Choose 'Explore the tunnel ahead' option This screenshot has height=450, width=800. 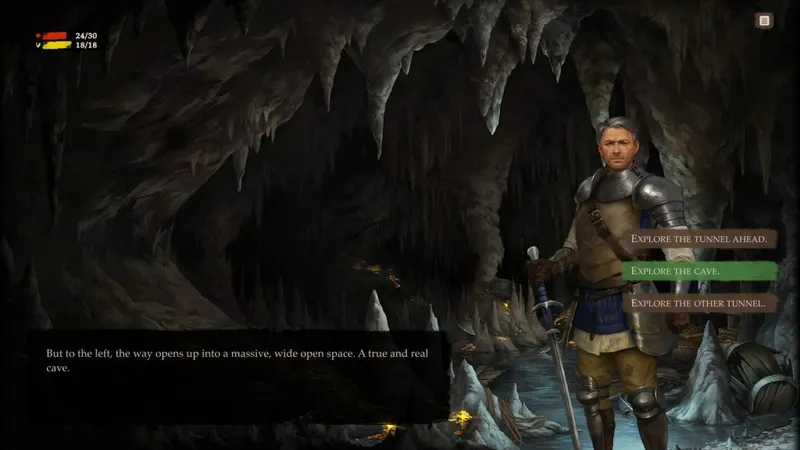pos(699,239)
